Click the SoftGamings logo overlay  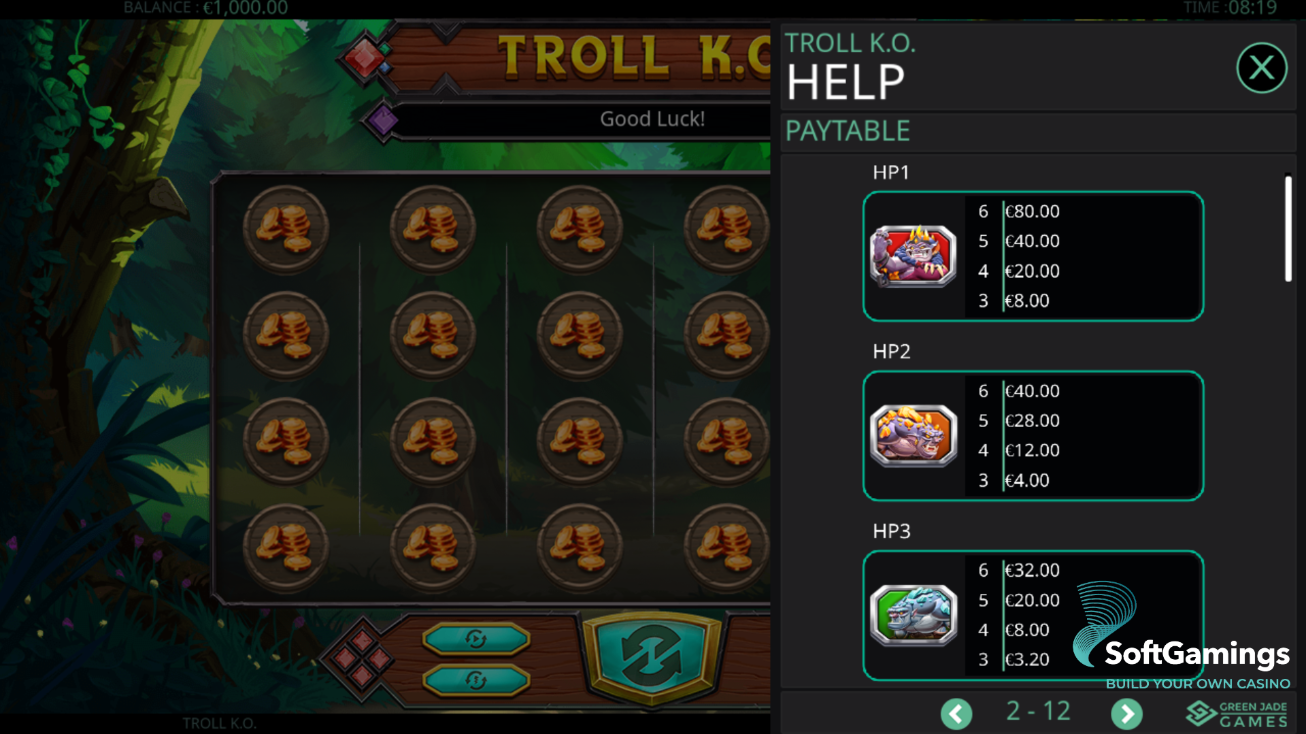pos(1180,642)
